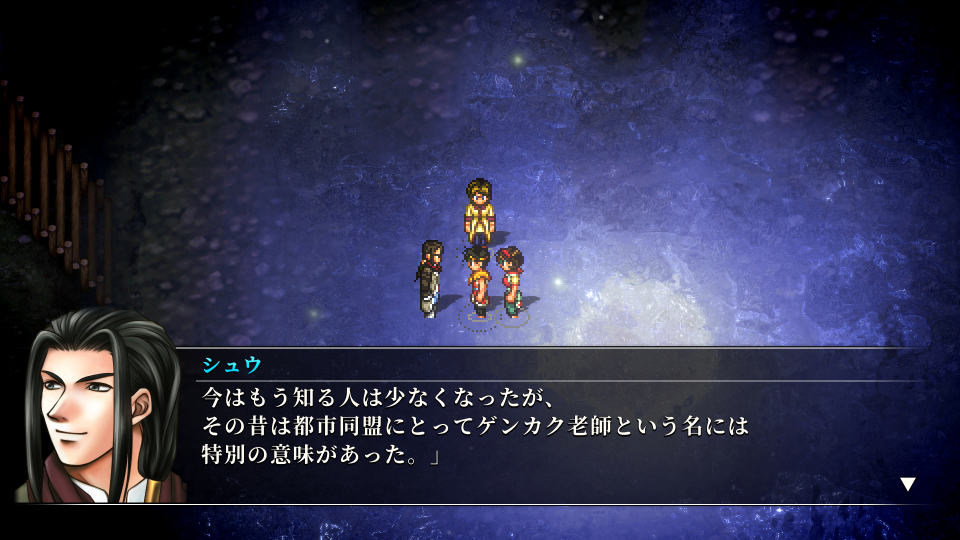The width and height of the screenshot is (960, 540).
Task: Advance dialogue with the white arrow indicator
Action: [x=908, y=484]
